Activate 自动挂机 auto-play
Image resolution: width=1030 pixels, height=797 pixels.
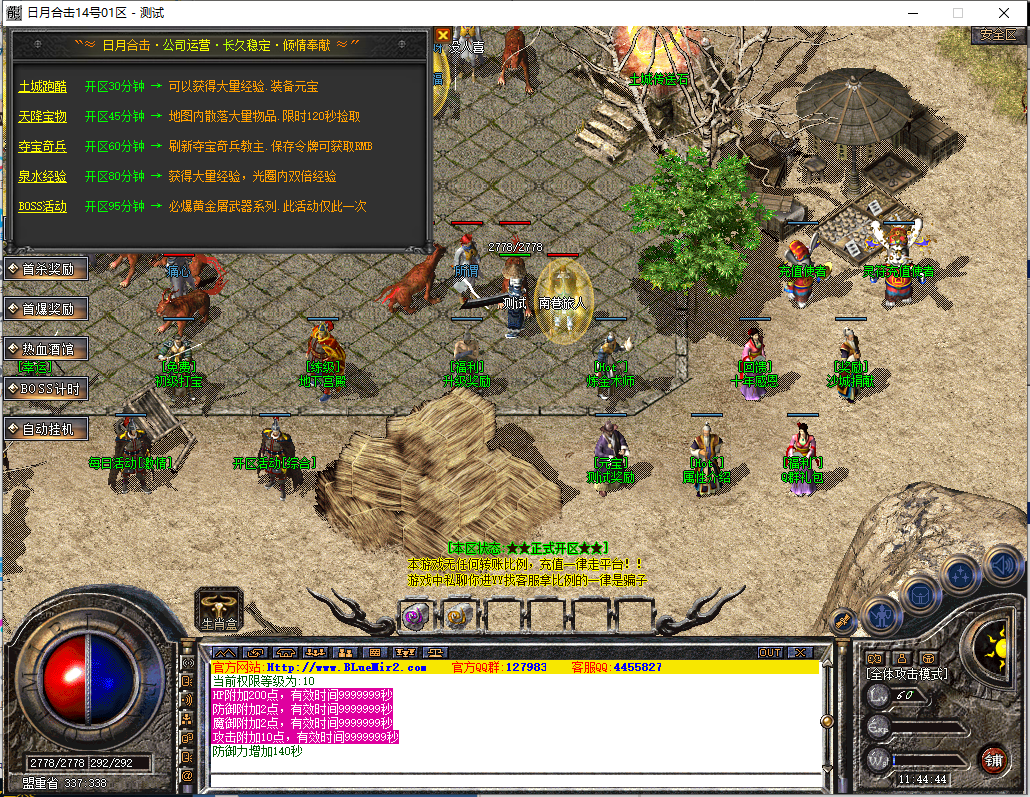(x=47, y=429)
